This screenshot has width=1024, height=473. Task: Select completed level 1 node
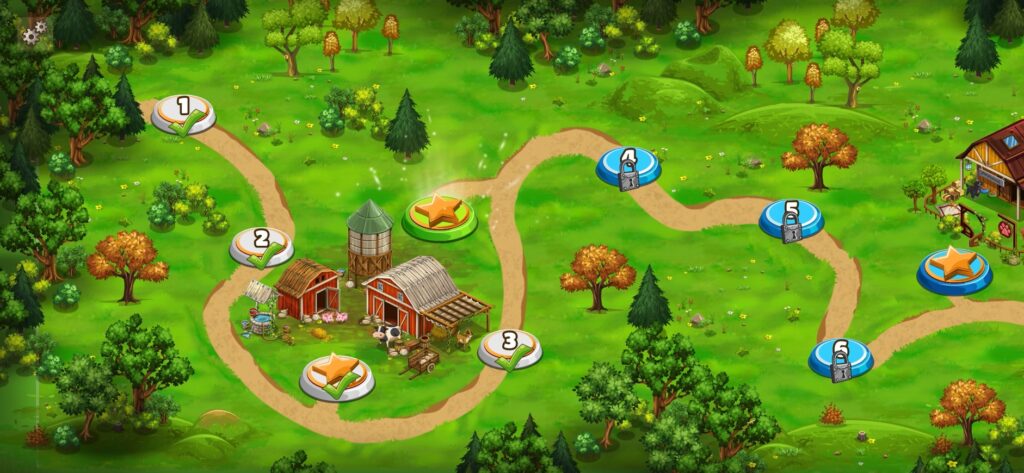click(183, 114)
